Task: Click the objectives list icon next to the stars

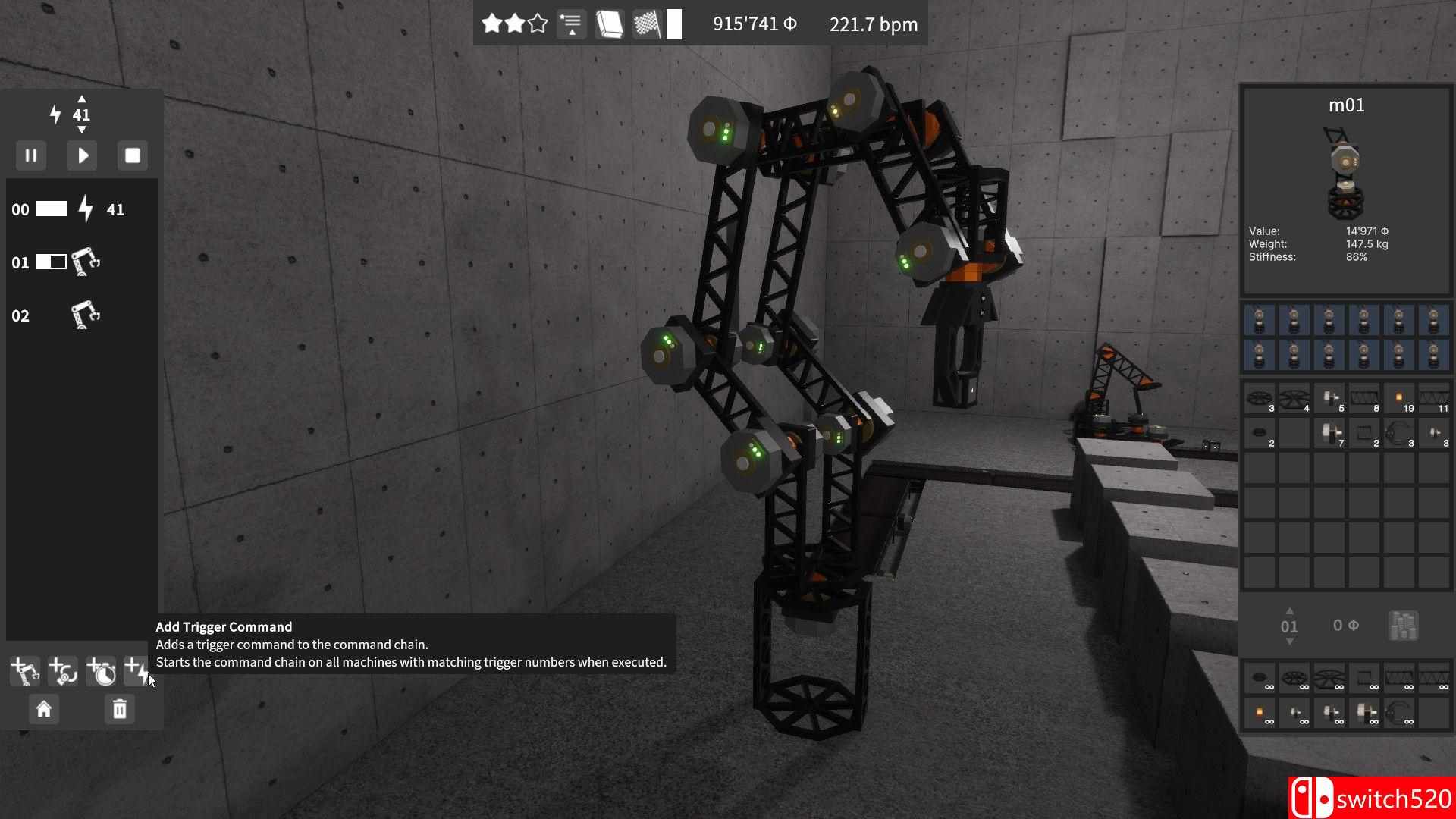Action: pos(571,24)
